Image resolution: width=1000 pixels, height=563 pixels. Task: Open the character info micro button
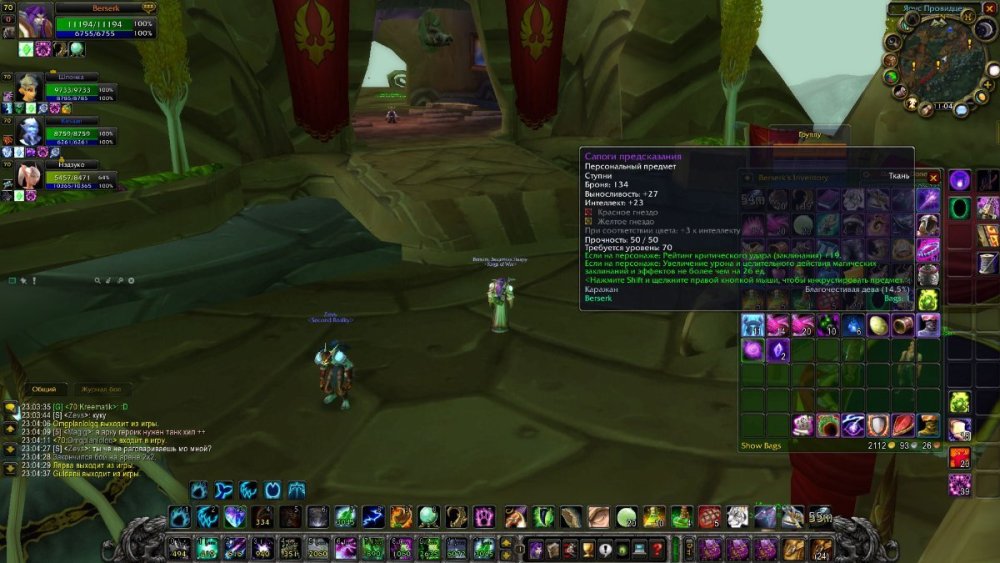click(537, 548)
